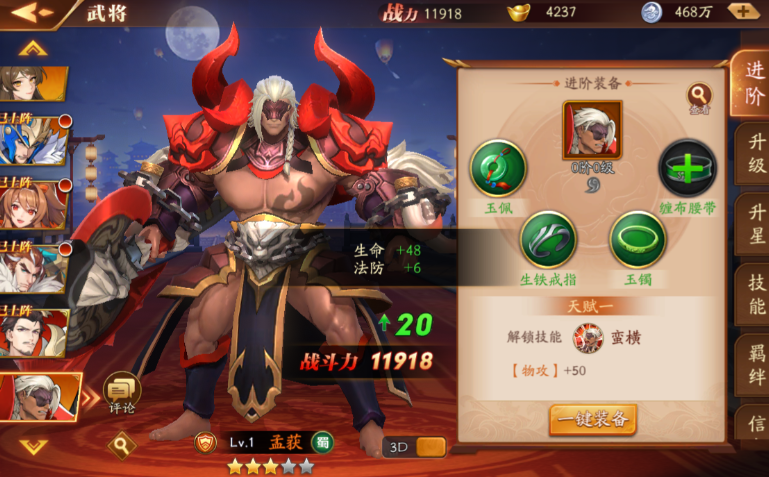This screenshot has height=477, width=769.
Task: Click the 一键装备 button
Action: point(592,419)
